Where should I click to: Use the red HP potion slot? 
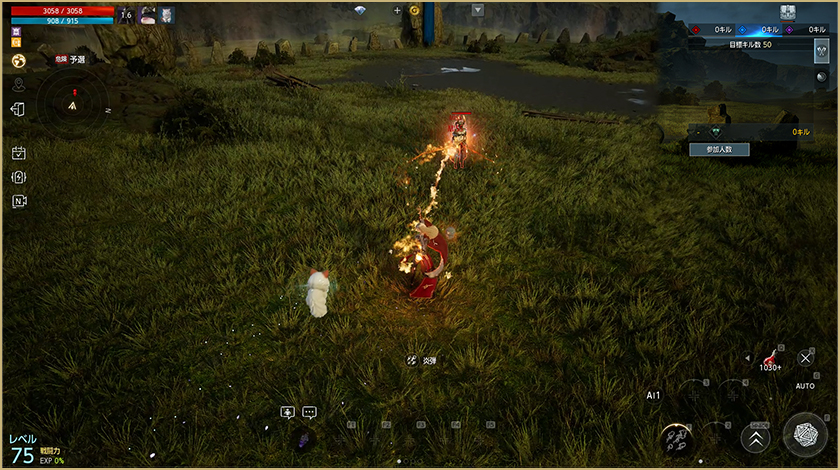[770, 358]
